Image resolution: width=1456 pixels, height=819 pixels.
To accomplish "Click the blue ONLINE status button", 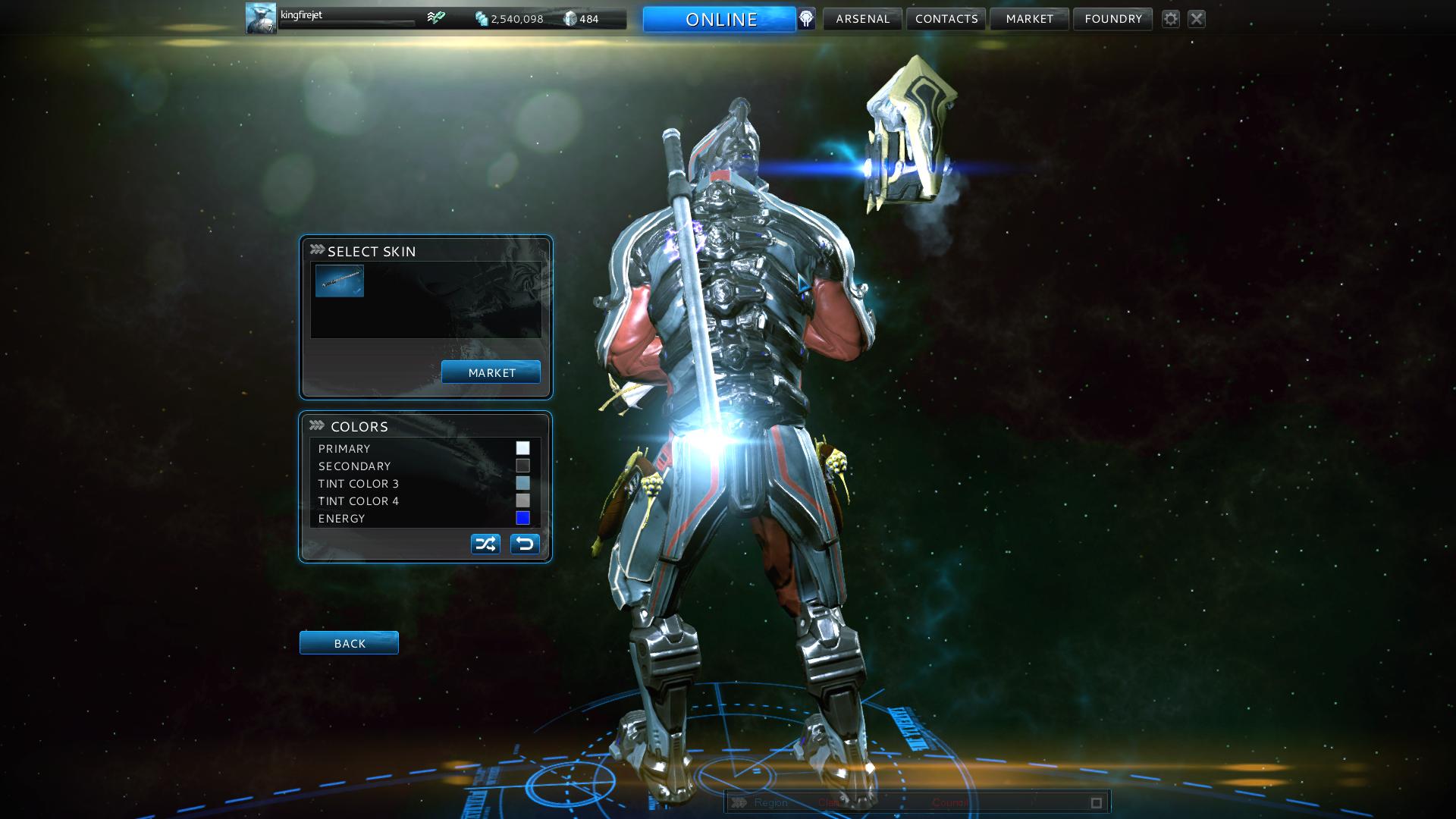I will click(719, 19).
